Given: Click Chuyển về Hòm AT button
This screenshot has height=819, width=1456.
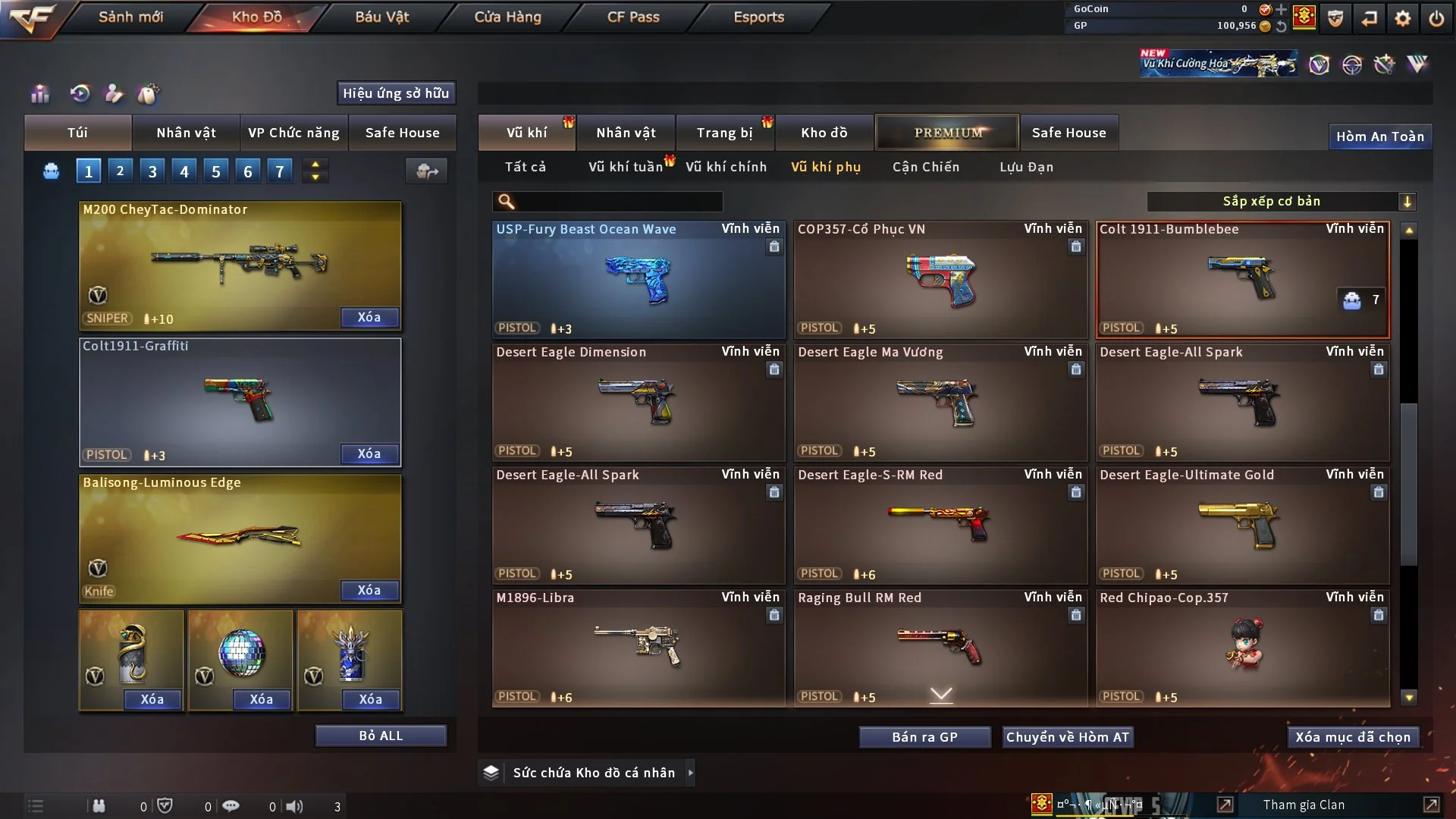Looking at the screenshot, I should pyautogui.click(x=1067, y=737).
